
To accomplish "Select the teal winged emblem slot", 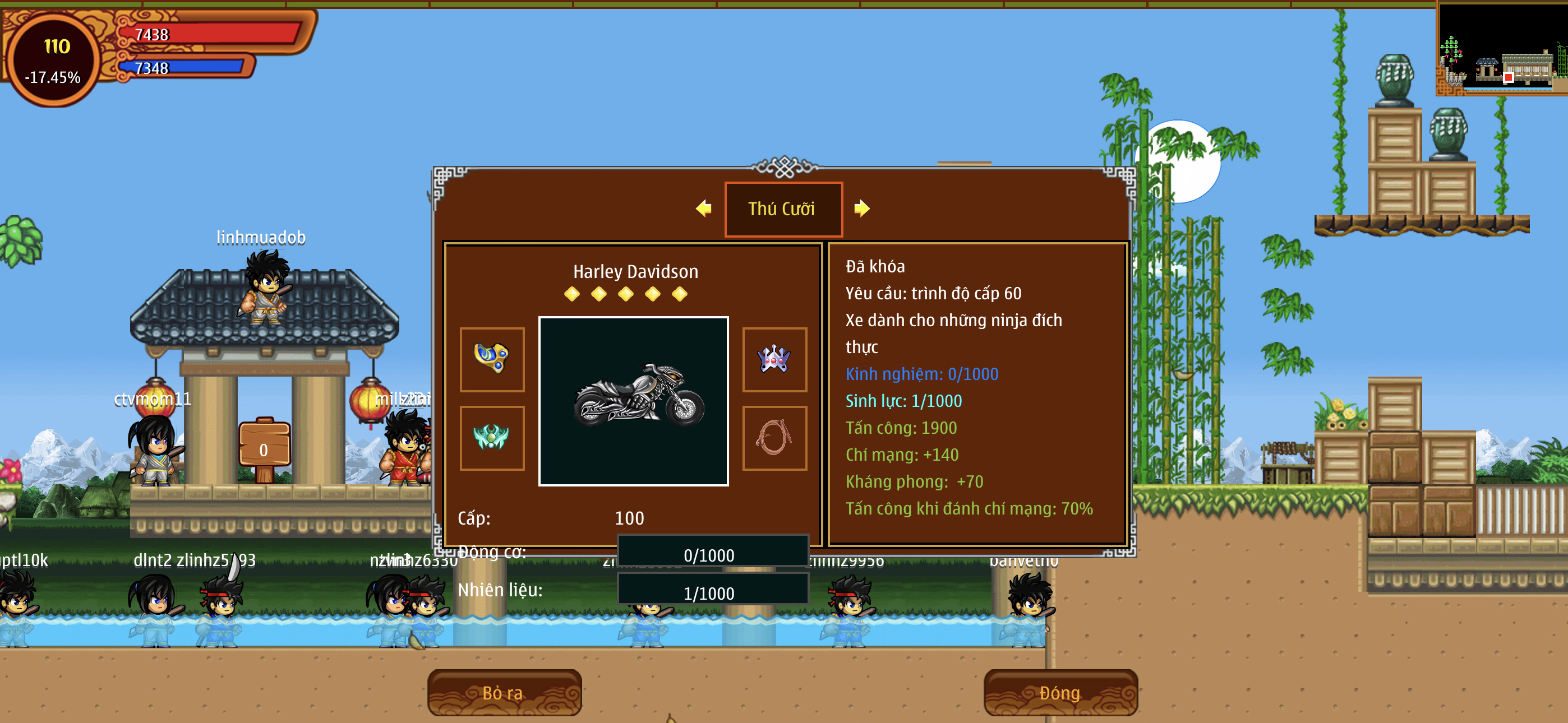I will click(x=492, y=438).
